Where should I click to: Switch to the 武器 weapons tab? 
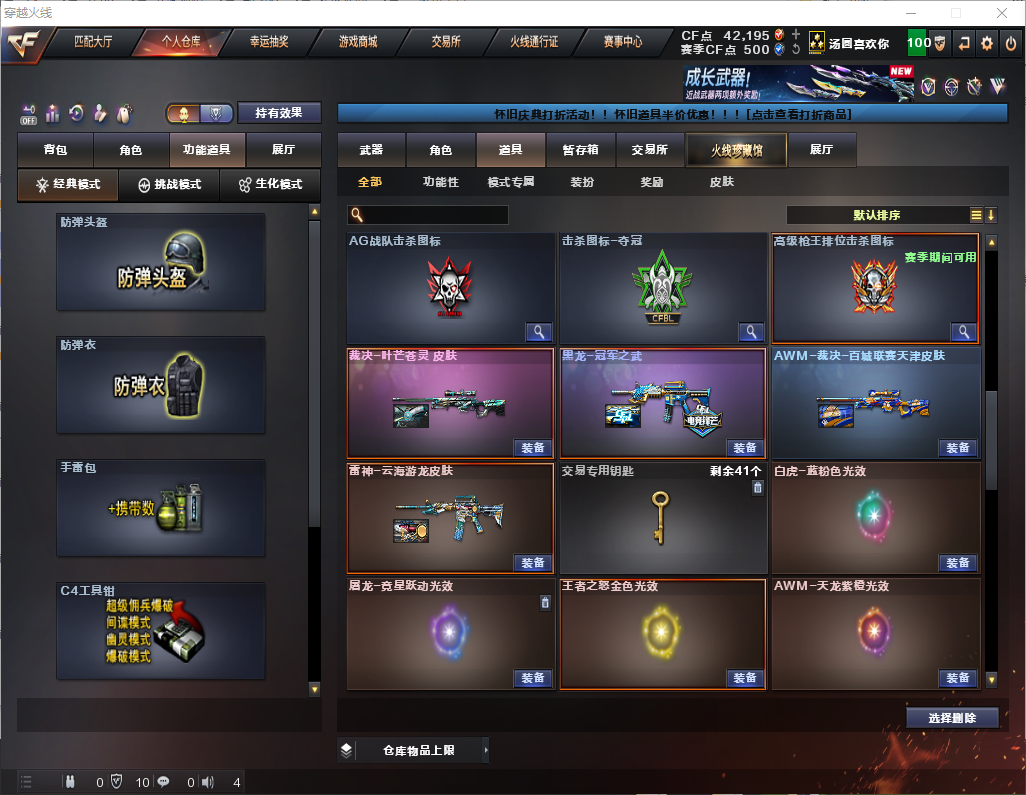[371, 150]
